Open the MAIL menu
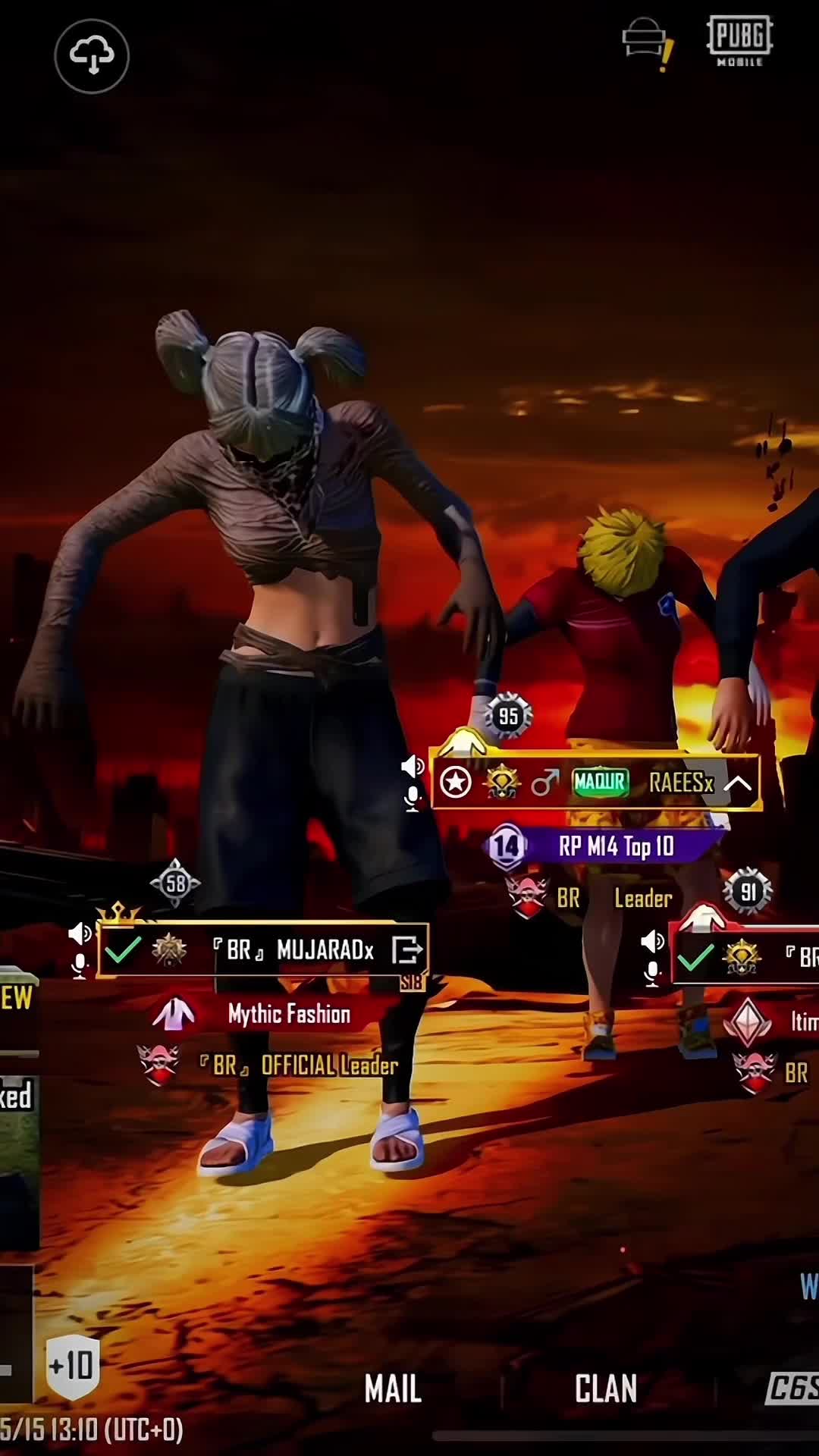Viewport: 819px width, 1456px height. [392, 1389]
